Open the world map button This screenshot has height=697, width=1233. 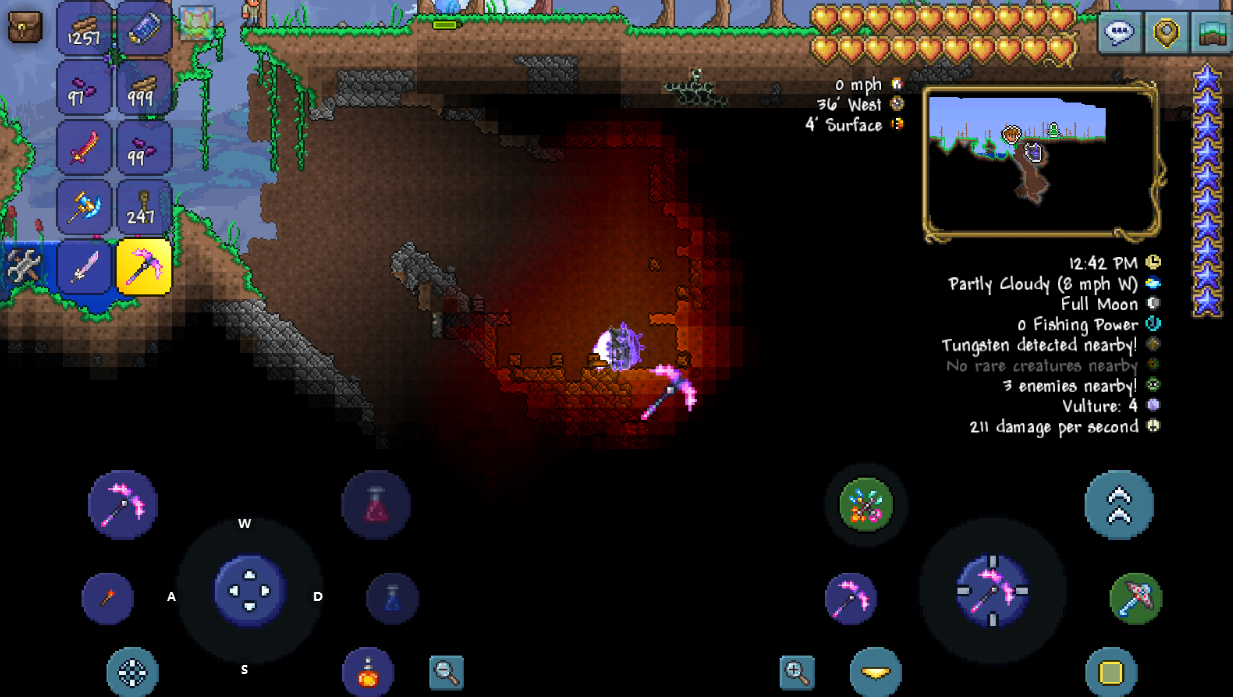click(1212, 33)
